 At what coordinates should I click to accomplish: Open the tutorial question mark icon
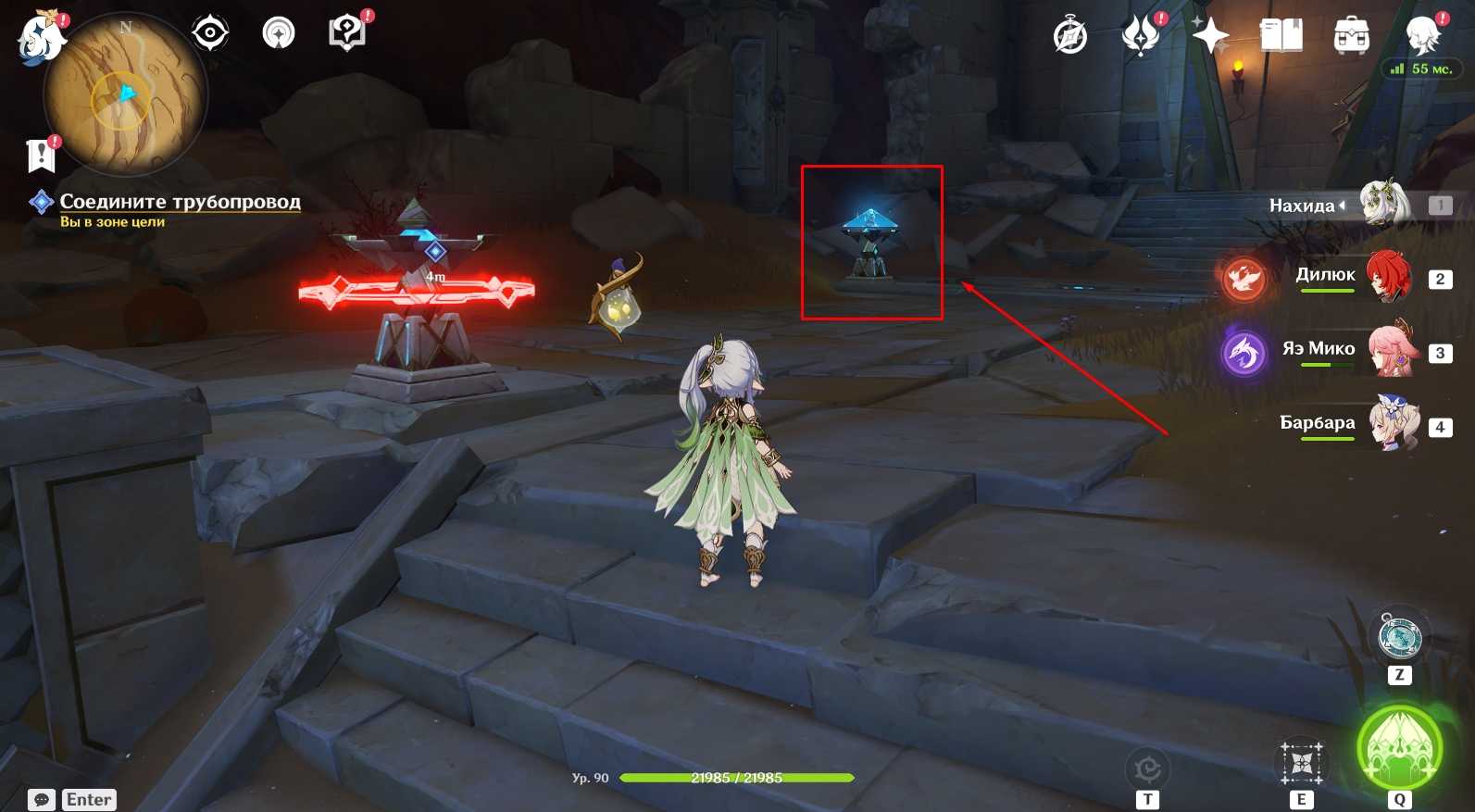pyautogui.click(x=347, y=33)
